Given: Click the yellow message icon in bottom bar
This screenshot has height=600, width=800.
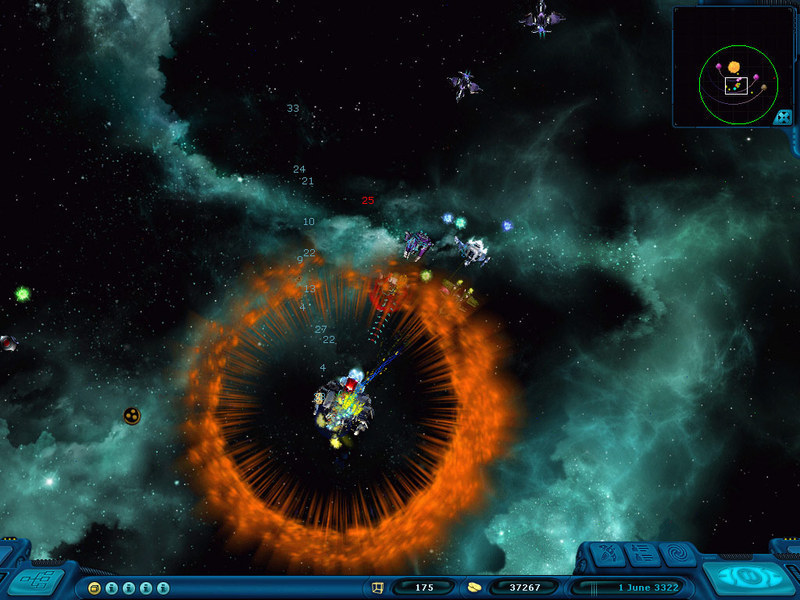Looking at the screenshot, I should 94,587.
